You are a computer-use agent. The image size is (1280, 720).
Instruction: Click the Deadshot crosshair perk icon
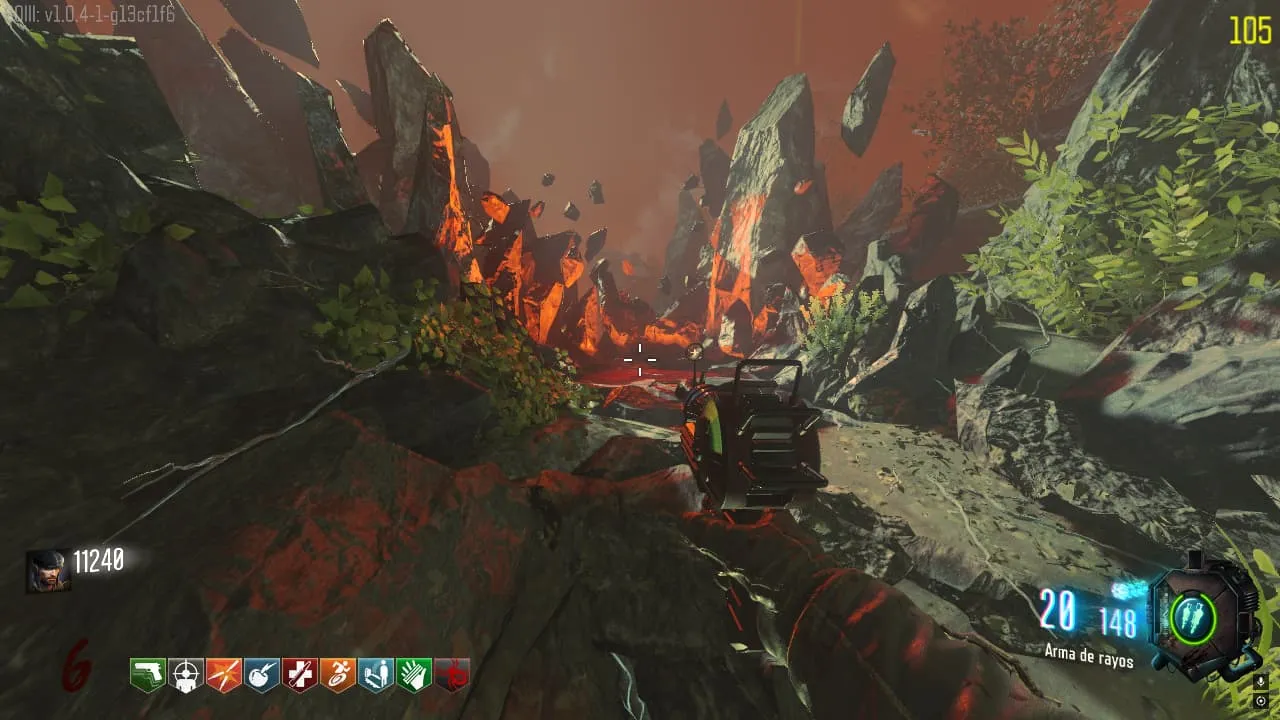[186, 675]
